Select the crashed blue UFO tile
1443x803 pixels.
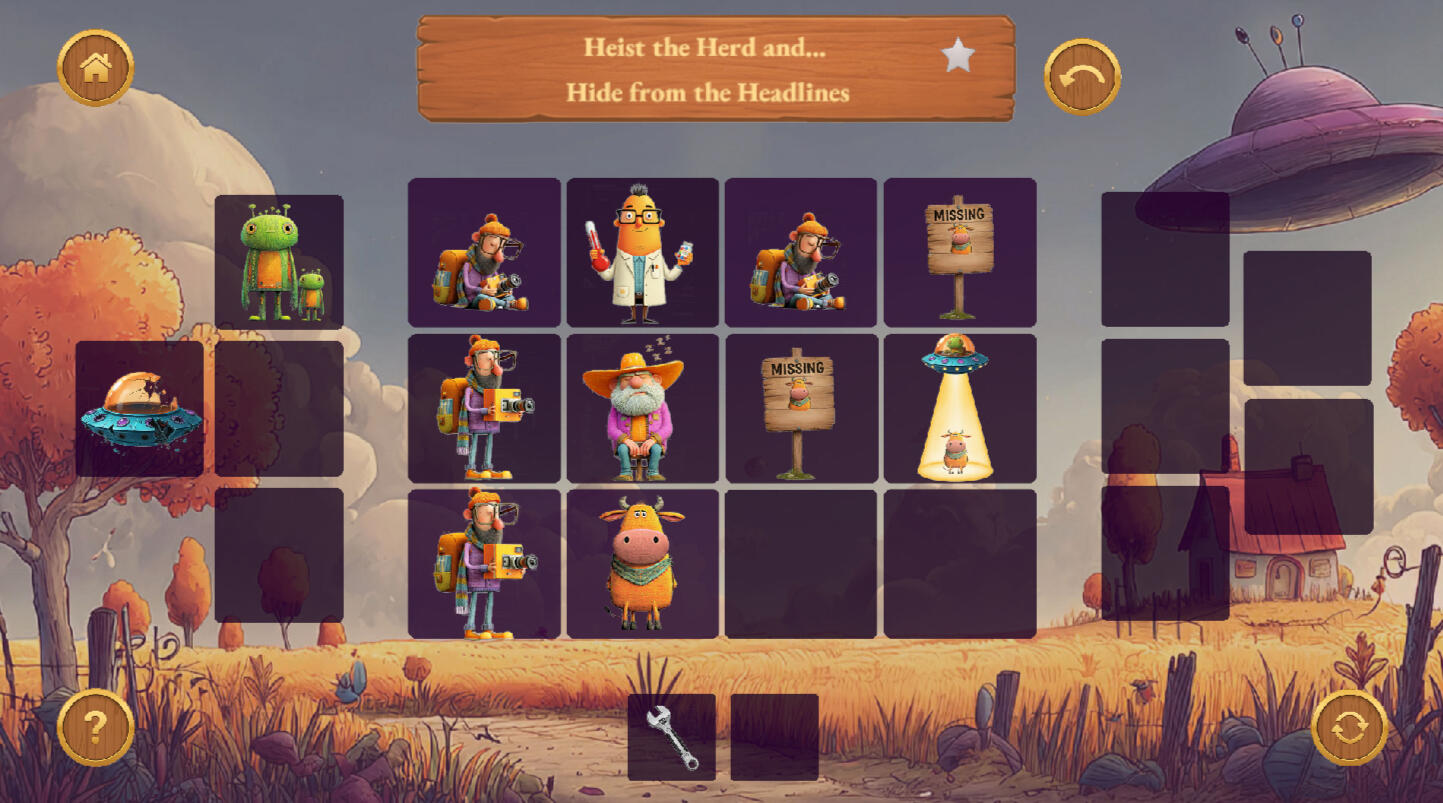[x=140, y=409]
